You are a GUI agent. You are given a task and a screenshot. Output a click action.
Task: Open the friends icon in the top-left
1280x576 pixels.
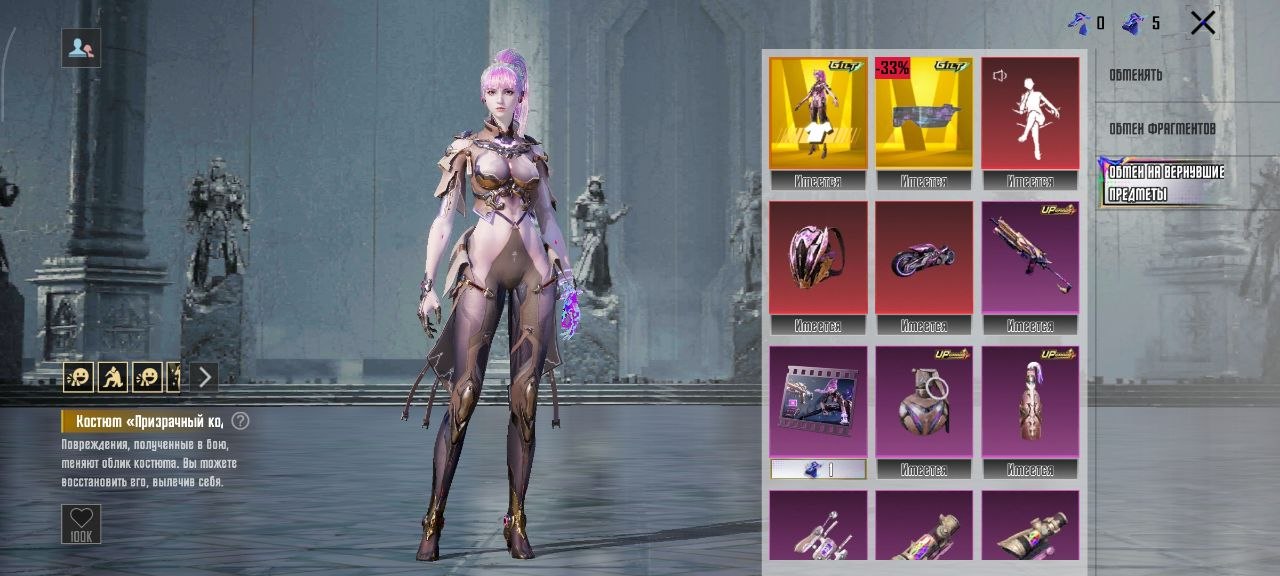tap(81, 47)
